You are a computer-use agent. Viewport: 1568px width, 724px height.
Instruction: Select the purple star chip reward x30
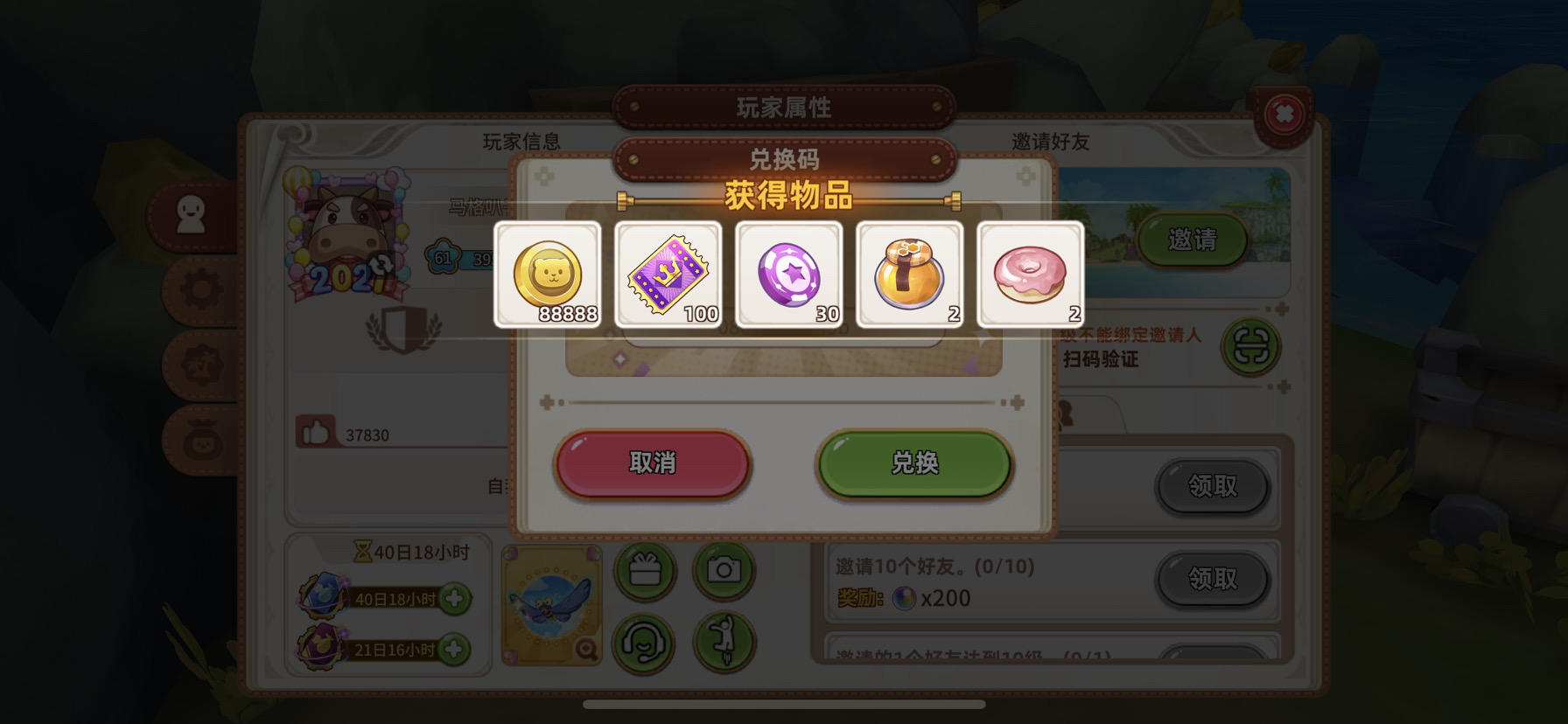click(788, 274)
